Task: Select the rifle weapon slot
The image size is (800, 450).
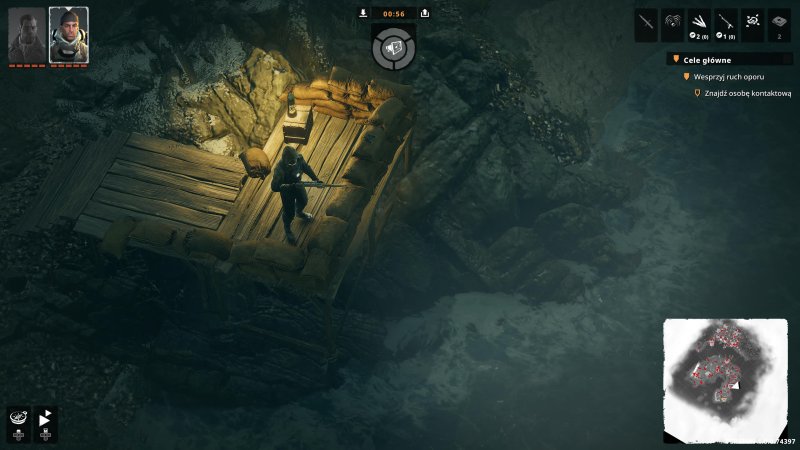Action: click(x=727, y=21)
